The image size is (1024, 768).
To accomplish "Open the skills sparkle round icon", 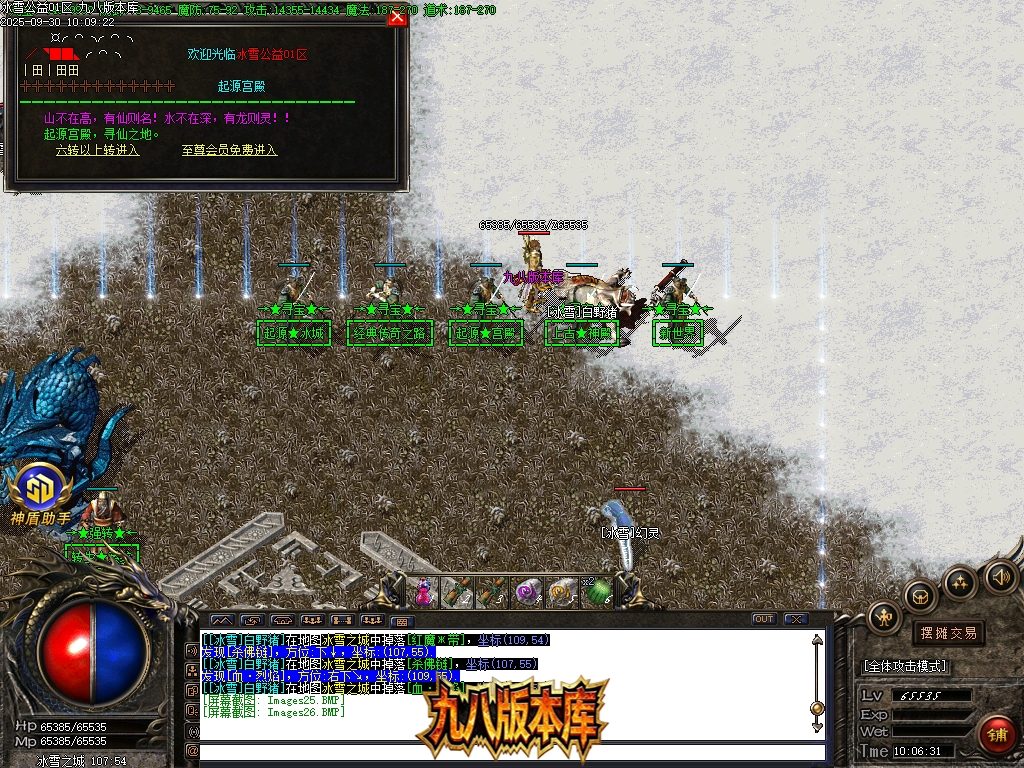I will pyautogui.click(x=961, y=581).
